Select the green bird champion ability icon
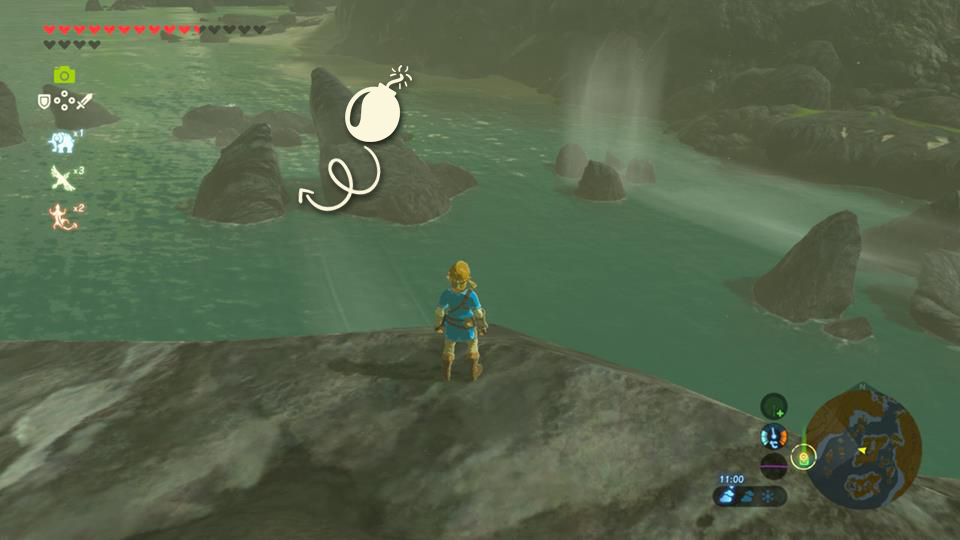 pos(61,178)
